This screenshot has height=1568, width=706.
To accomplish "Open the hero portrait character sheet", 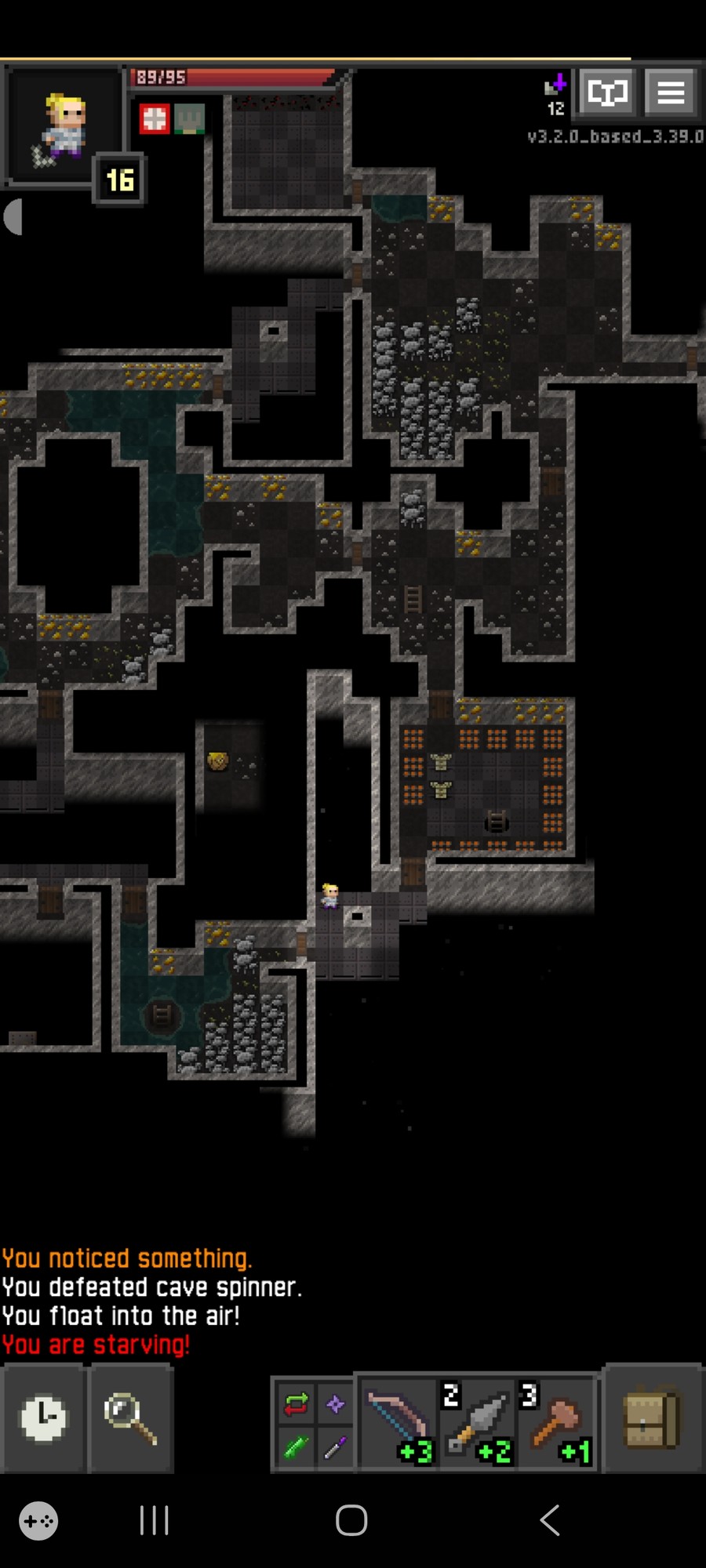I will click(63, 127).
